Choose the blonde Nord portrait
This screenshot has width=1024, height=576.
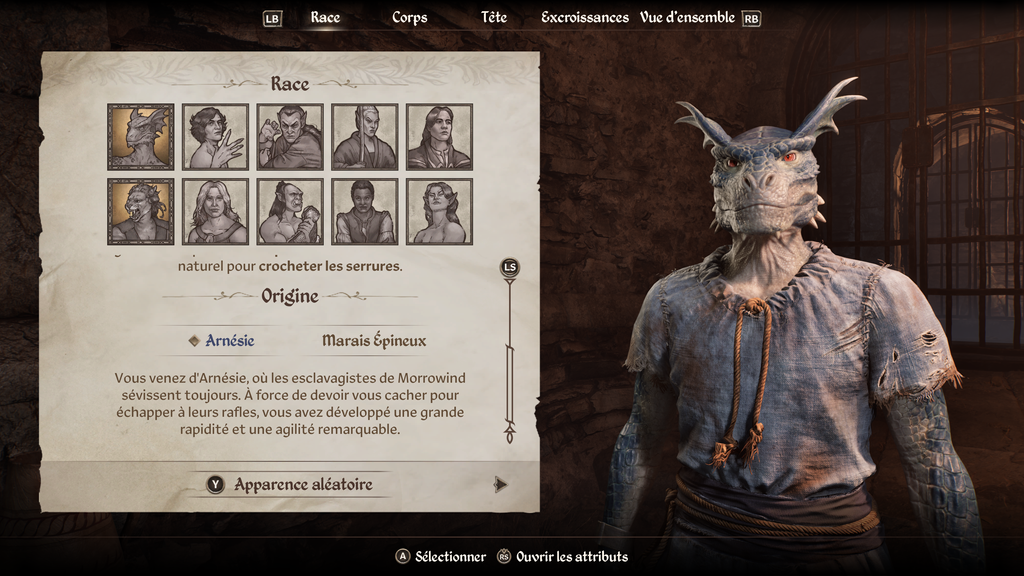[x=215, y=211]
